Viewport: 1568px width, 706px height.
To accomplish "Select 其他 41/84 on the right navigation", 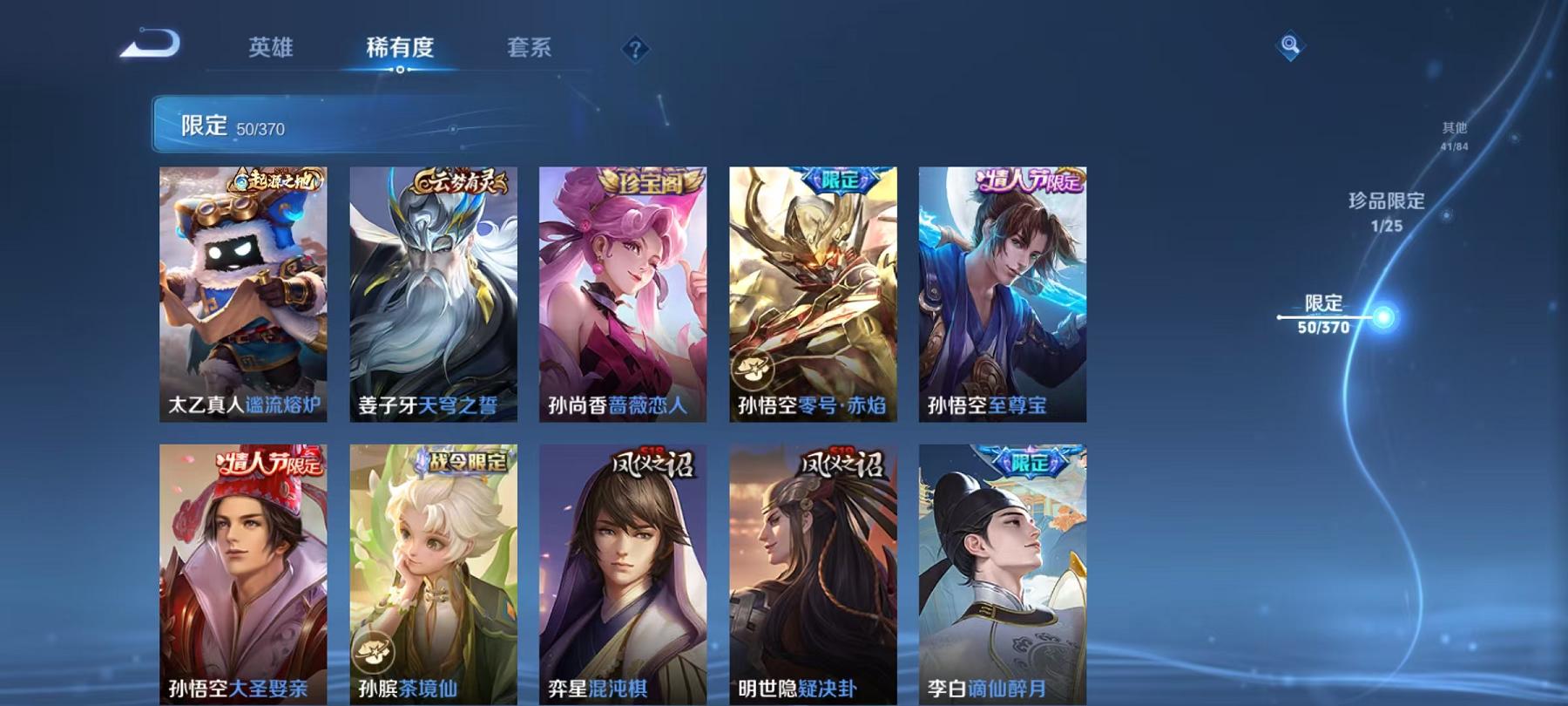I will (x=1456, y=134).
